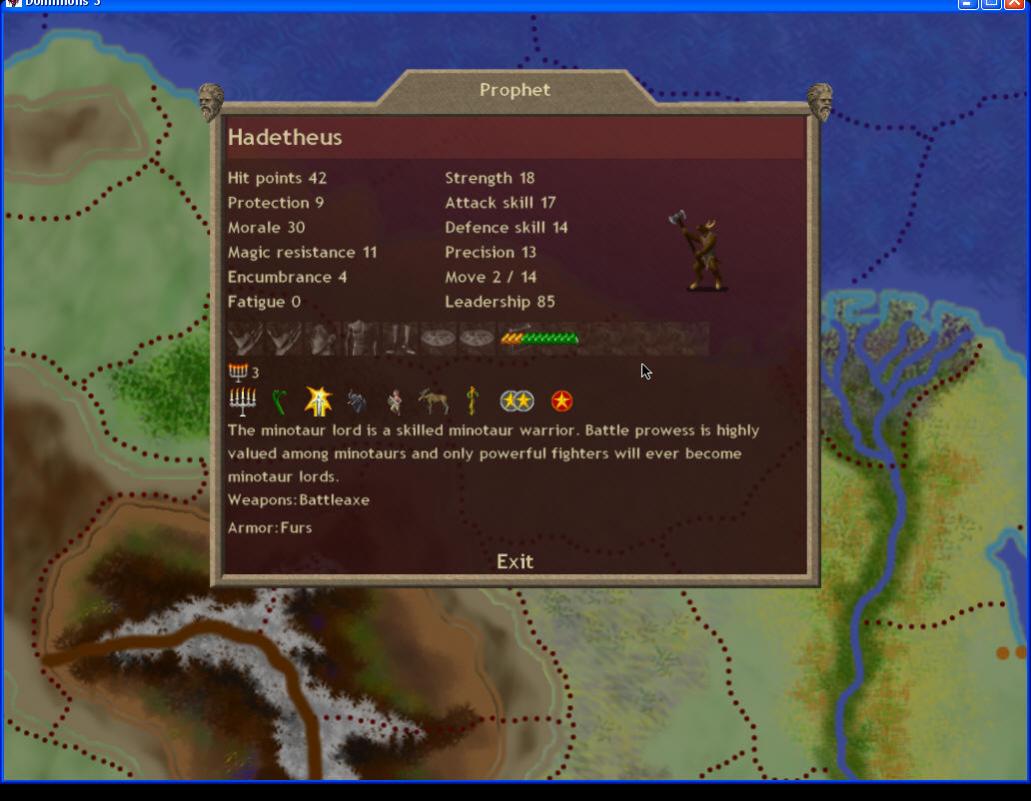The width and height of the screenshot is (1031, 801).
Task: Close the game window with red X
Action: coord(1014,3)
